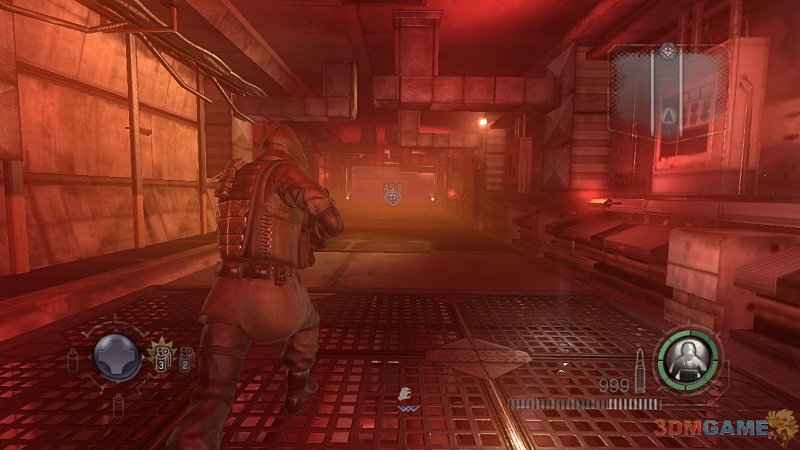Select the grenade slot showing 2
The width and height of the screenshot is (800, 450).
click(187, 358)
